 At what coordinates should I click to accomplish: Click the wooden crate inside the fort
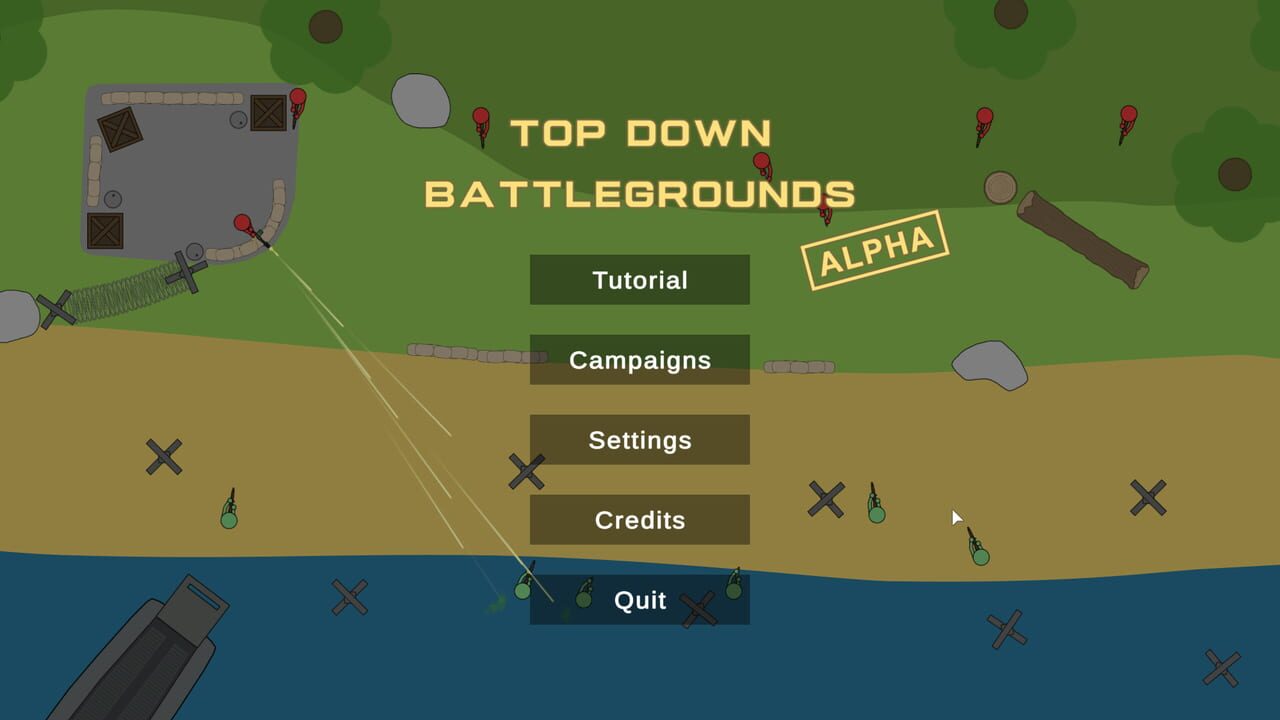118,127
